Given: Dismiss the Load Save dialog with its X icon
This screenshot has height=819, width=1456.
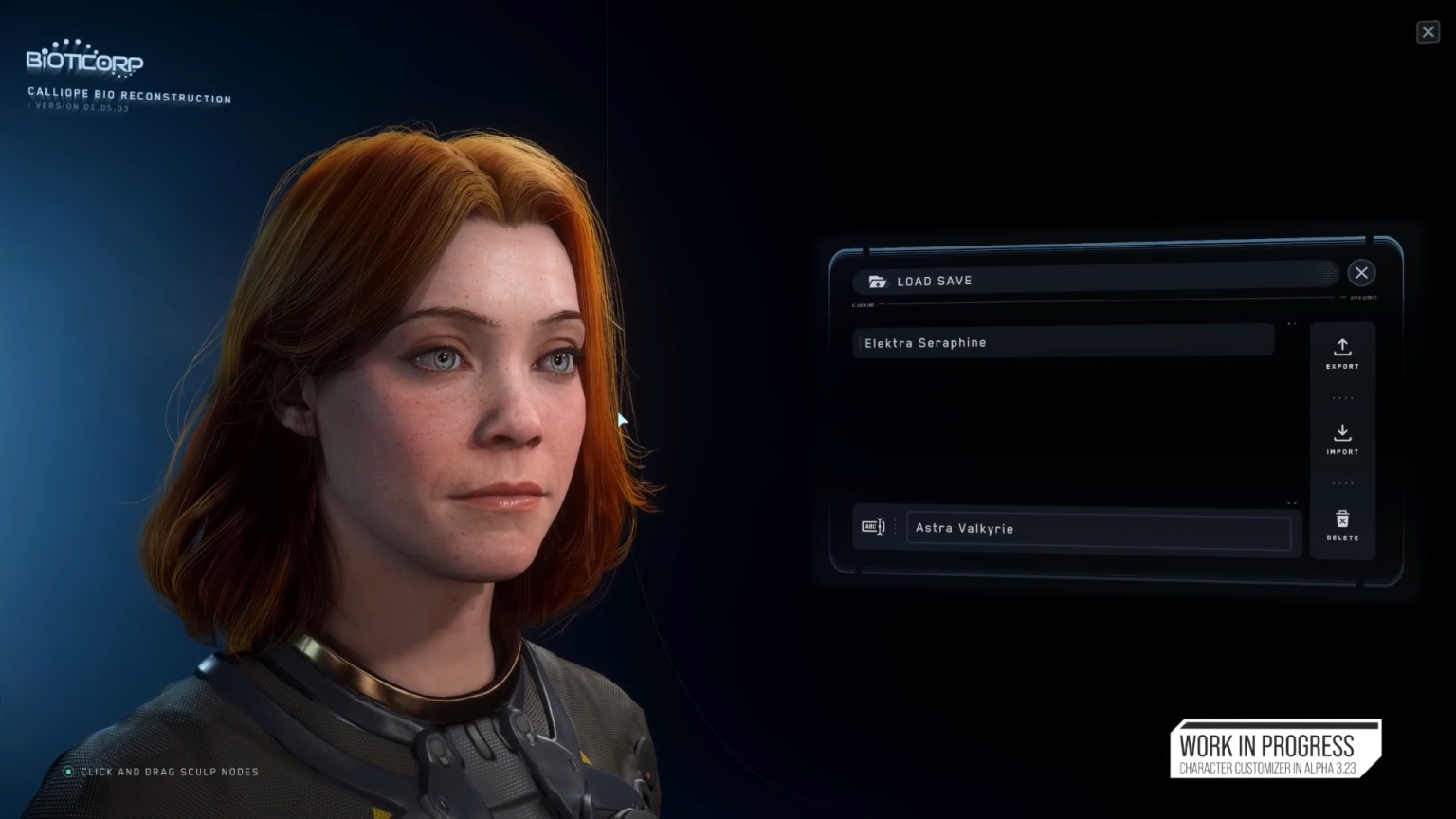Looking at the screenshot, I should [x=1361, y=273].
